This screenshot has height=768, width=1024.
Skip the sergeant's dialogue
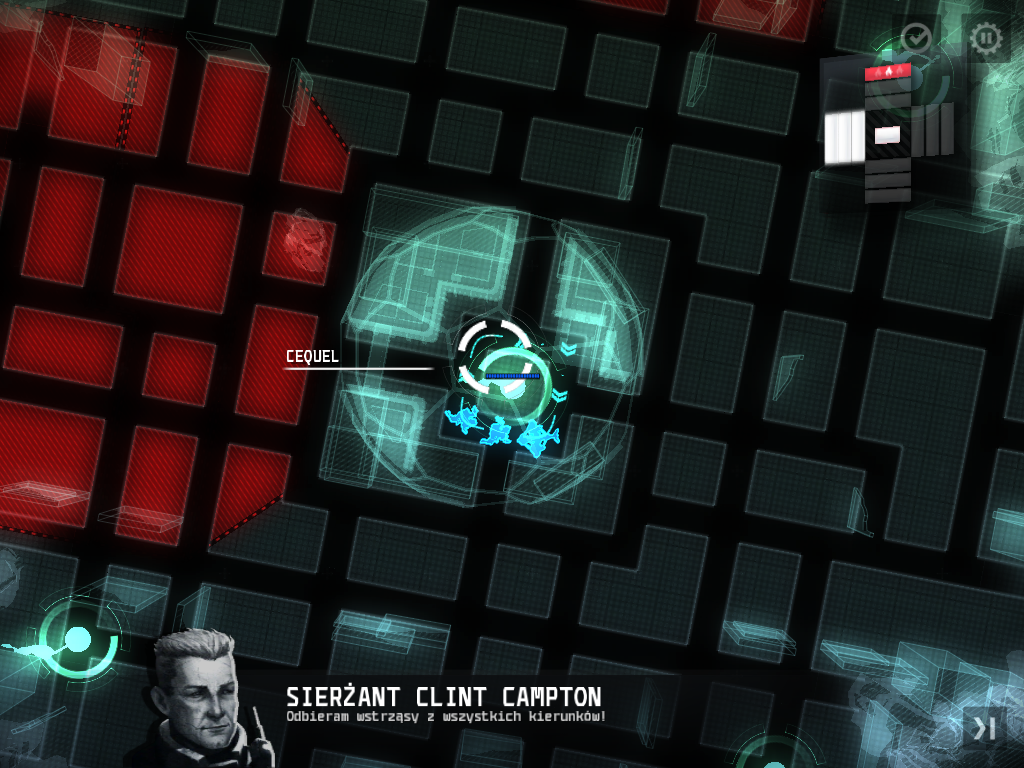click(984, 729)
